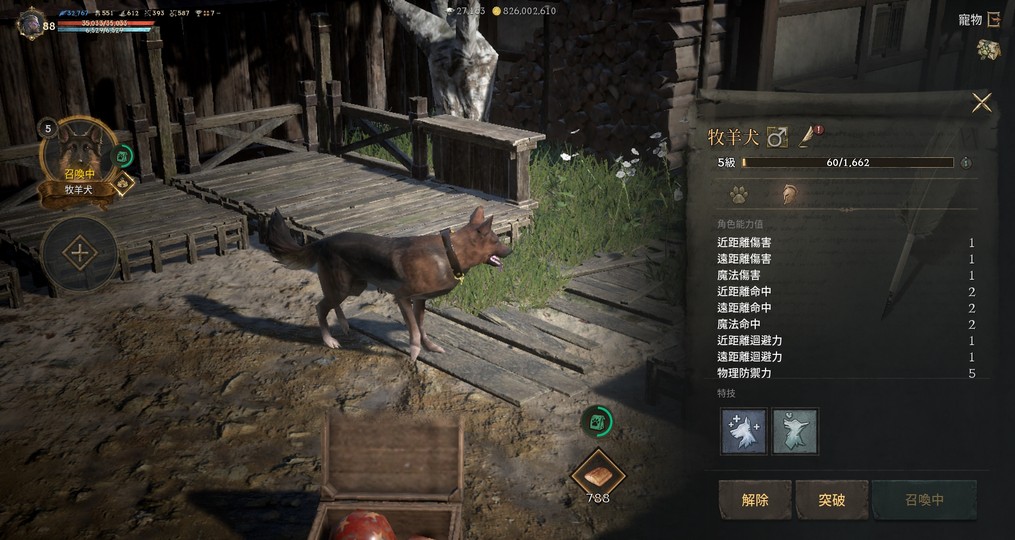Viewport: 1015px width, 540px height.
Task: Select the wolf head with heart skill
Action: point(794,431)
